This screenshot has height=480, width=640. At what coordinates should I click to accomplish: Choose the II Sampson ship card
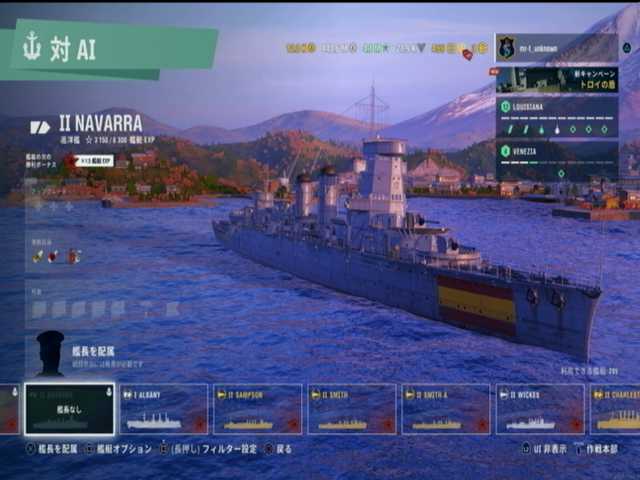pos(257,409)
